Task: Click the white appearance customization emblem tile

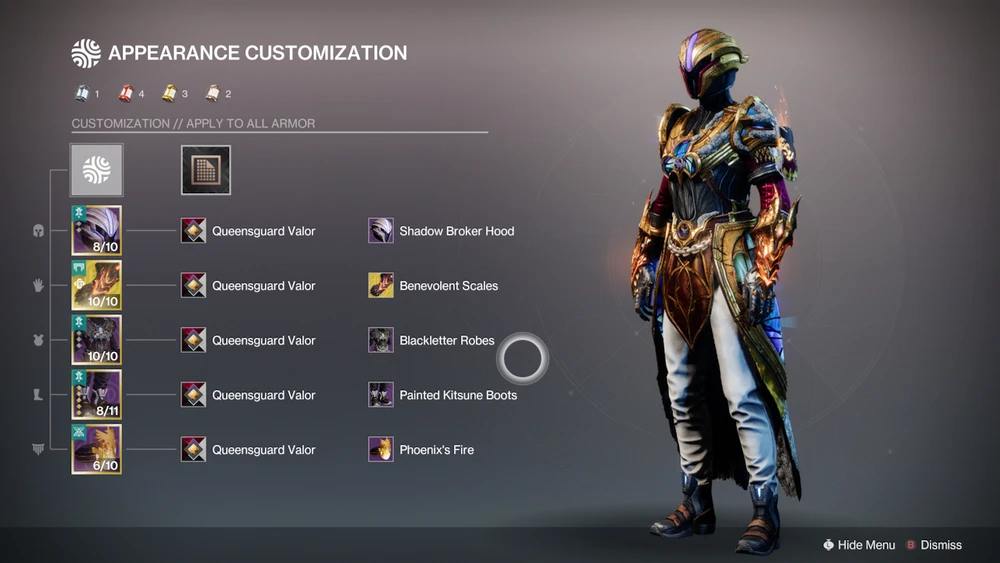Action: [96, 170]
